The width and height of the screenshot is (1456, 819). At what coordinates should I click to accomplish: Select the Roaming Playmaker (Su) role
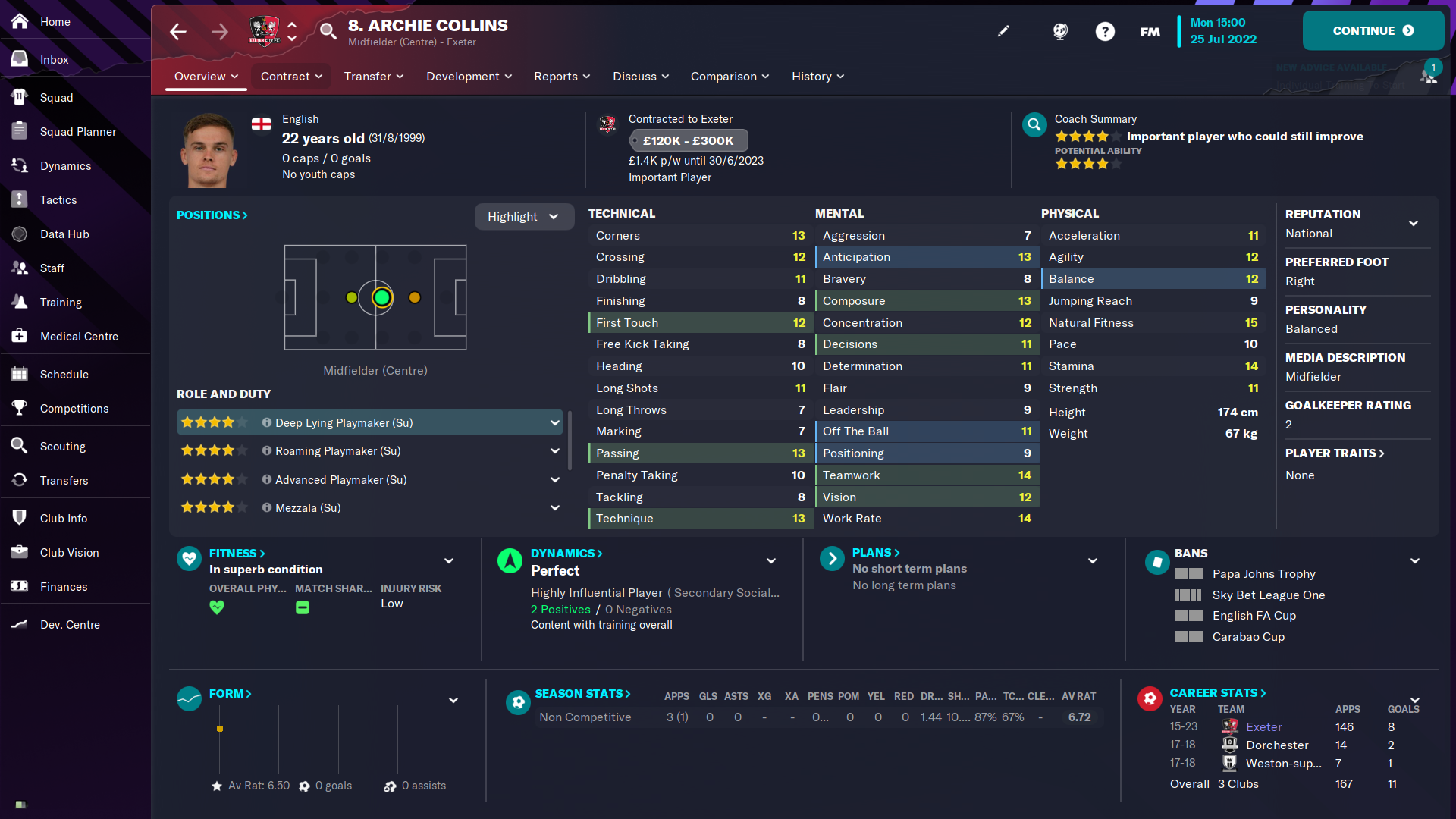(337, 451)
